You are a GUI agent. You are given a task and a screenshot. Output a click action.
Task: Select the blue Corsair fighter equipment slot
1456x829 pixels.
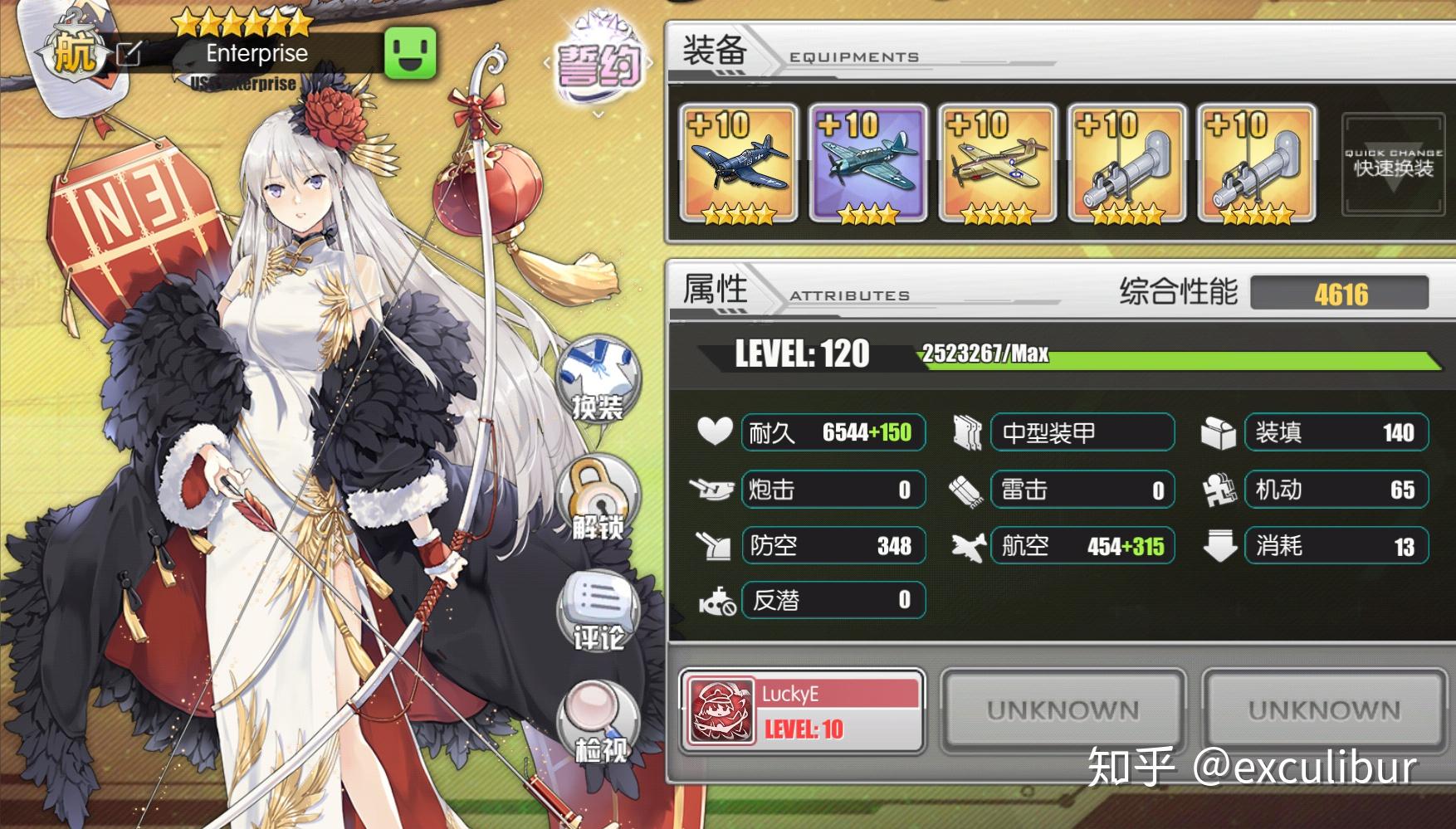click(x=739, y=163)
